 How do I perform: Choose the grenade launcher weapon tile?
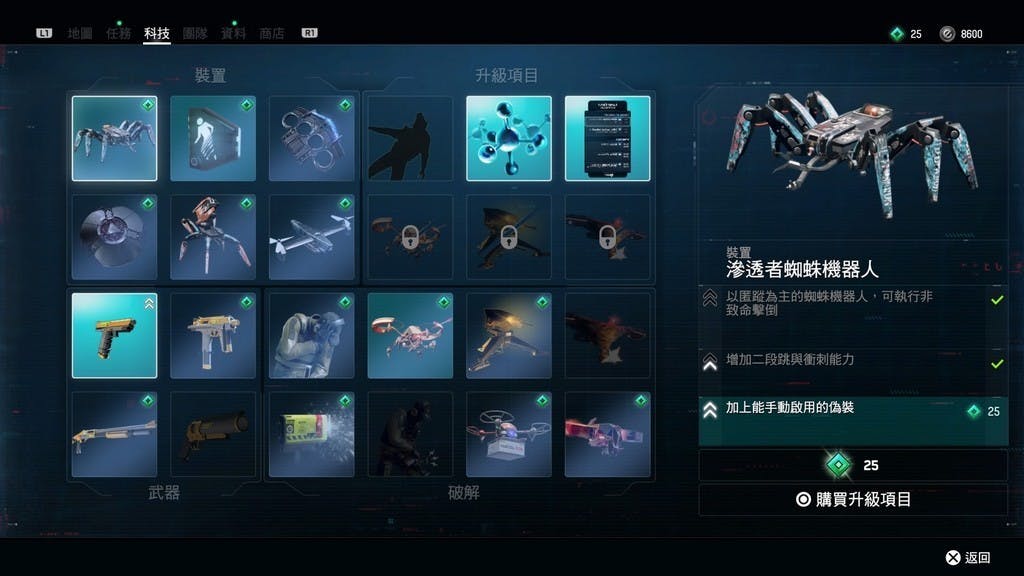coord(213,433)
